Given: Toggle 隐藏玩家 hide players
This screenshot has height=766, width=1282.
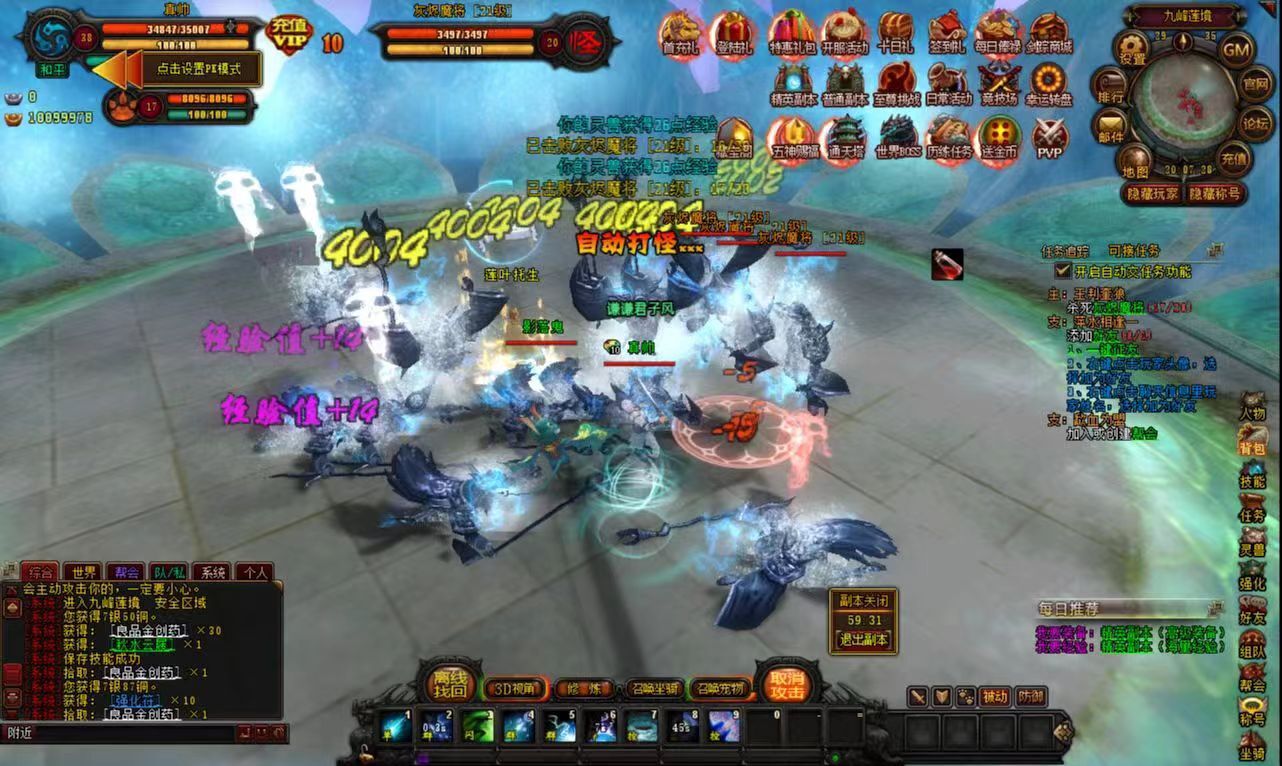Looking at the screenshot, I should click(1153, 194).
